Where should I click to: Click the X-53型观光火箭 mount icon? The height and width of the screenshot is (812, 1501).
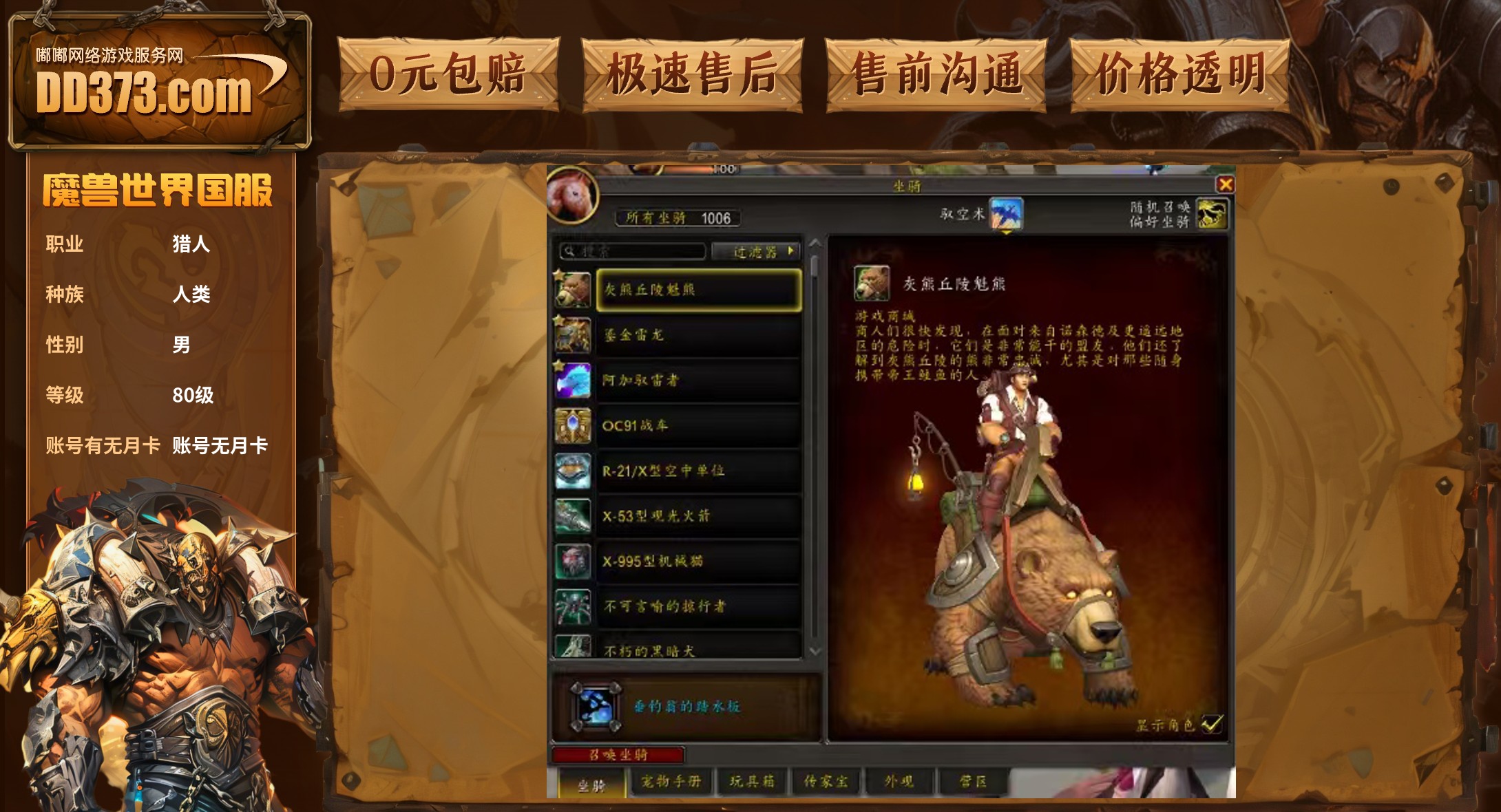click(574, 515)
